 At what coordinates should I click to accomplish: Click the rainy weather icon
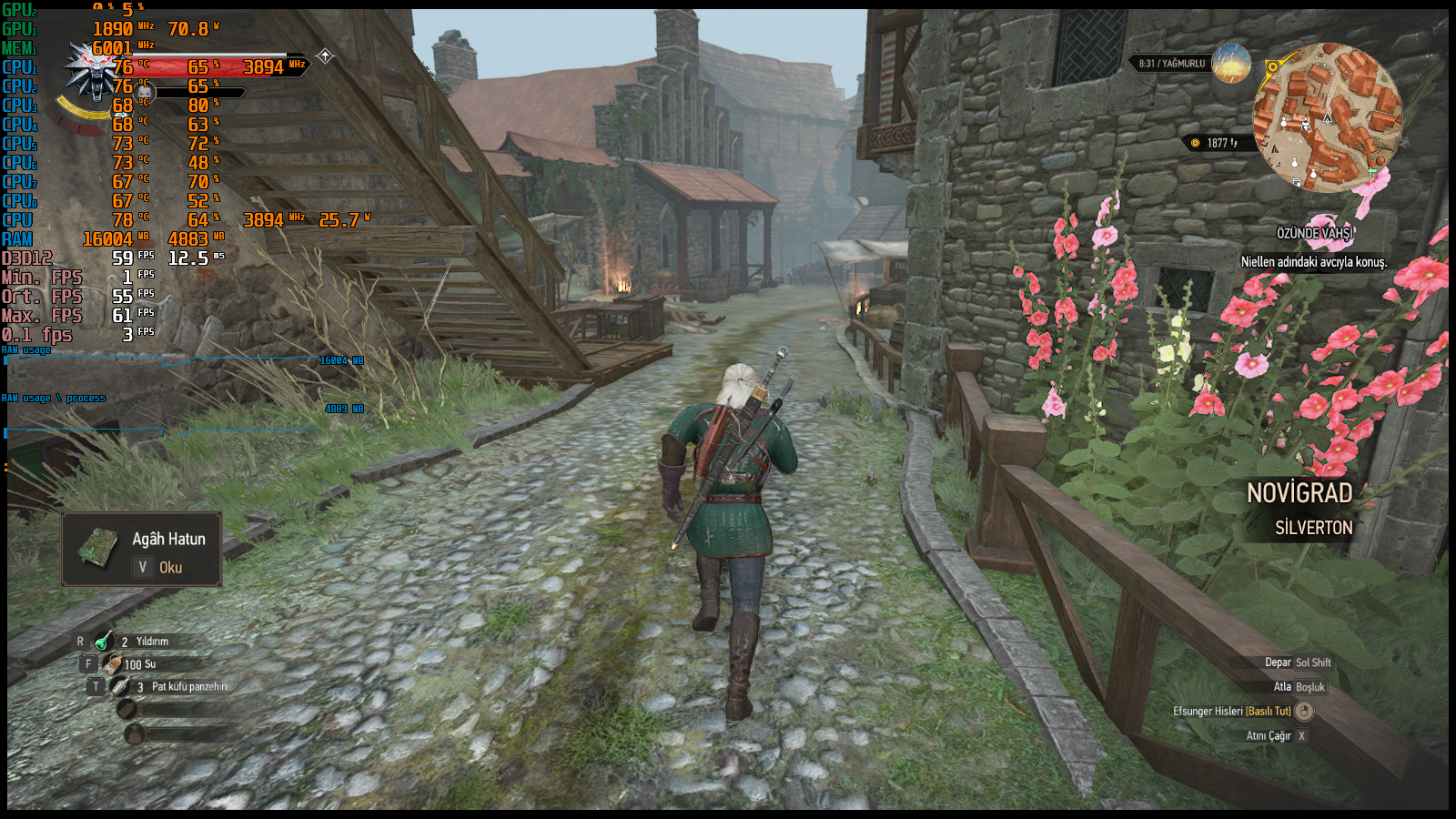click(x=1231, y=64)
